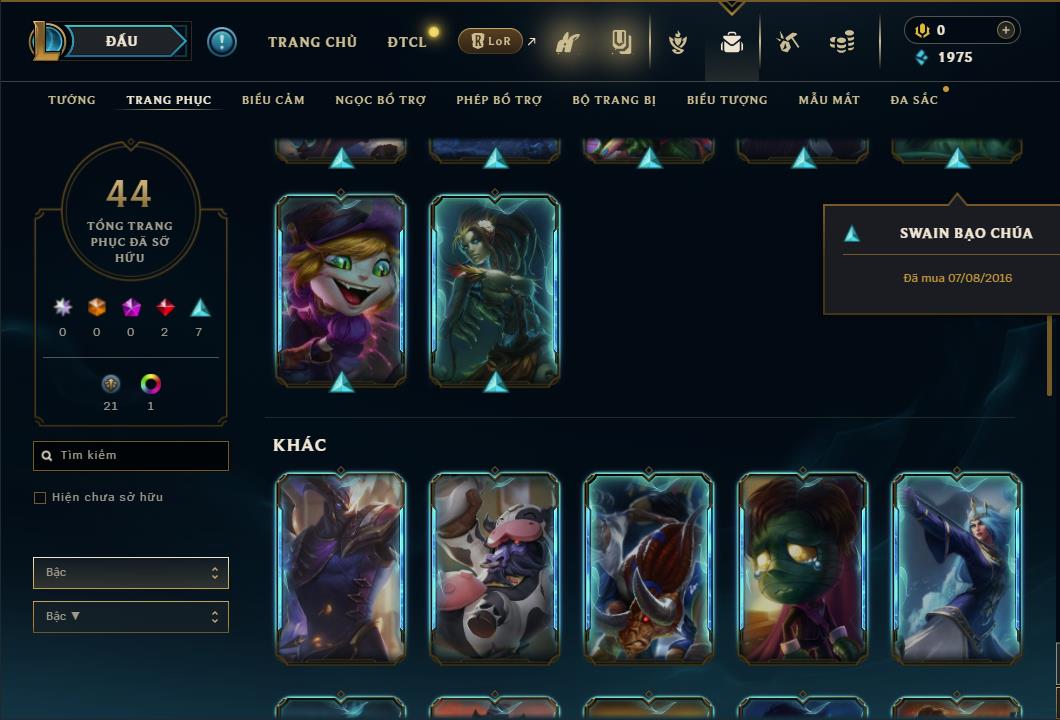Show the BỘ TRANG BỊ tab
This screenshot has width=1060, height=720.
click(614, 100)
